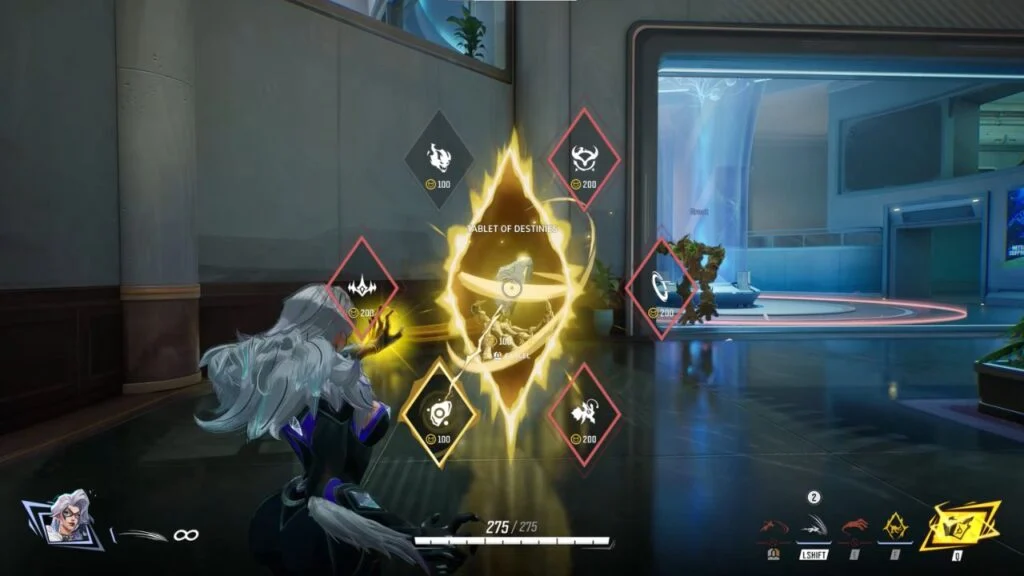Viewport: 1024px width, 576px height.
Task: Click the red hook-swing ability icon
Action: pos(772,528)
